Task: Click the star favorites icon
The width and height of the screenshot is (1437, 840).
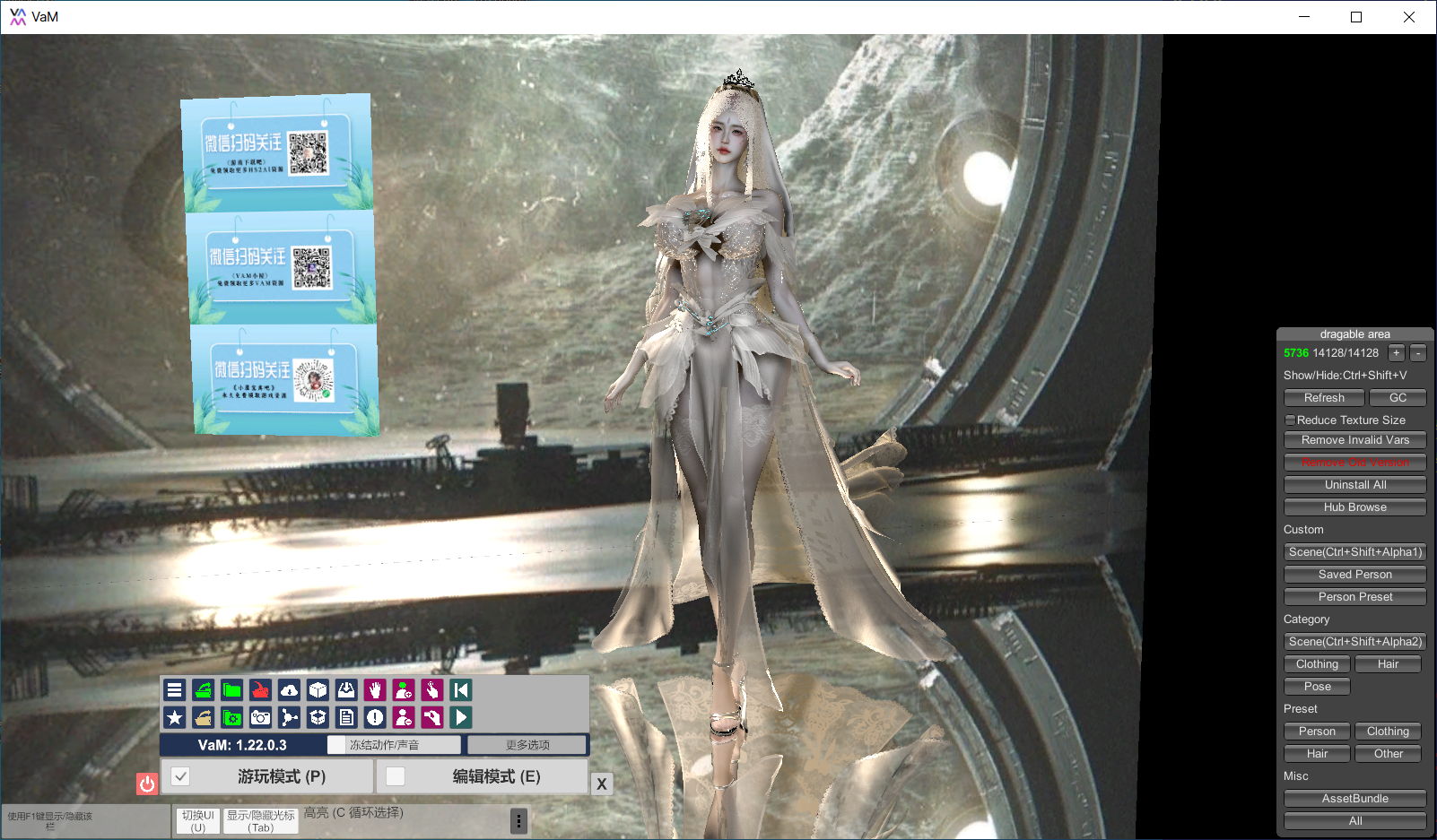Action: coord(175,717)
